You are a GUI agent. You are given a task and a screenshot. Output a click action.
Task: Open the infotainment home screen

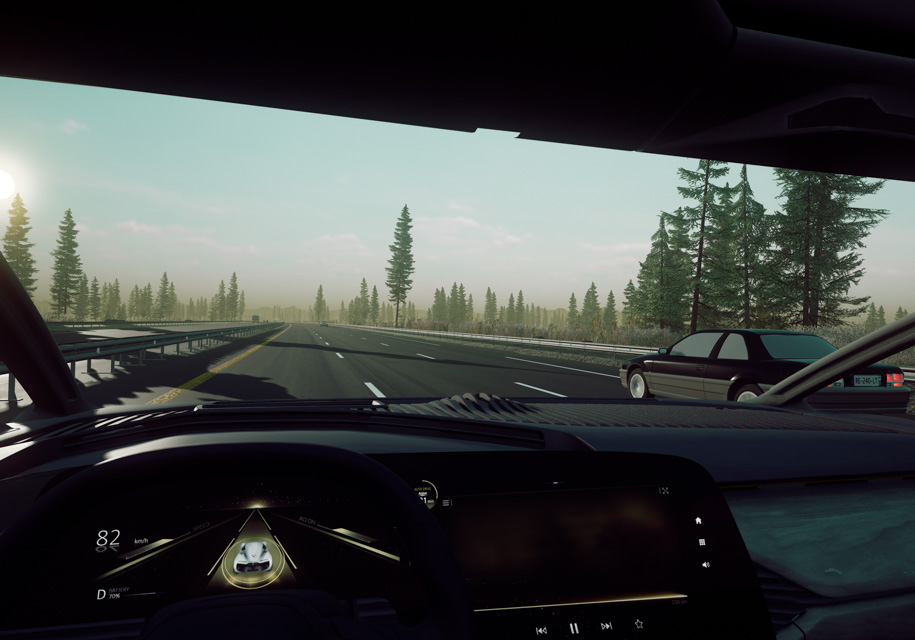[x=698, y=521]
